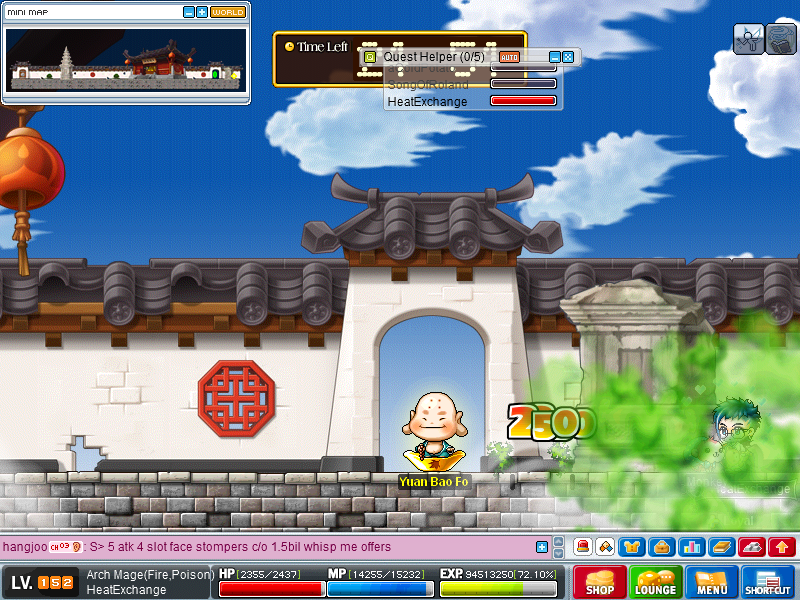Open the bar chart stats button
This screenshot has width=800, height=600.
click(x=691, y=547)
